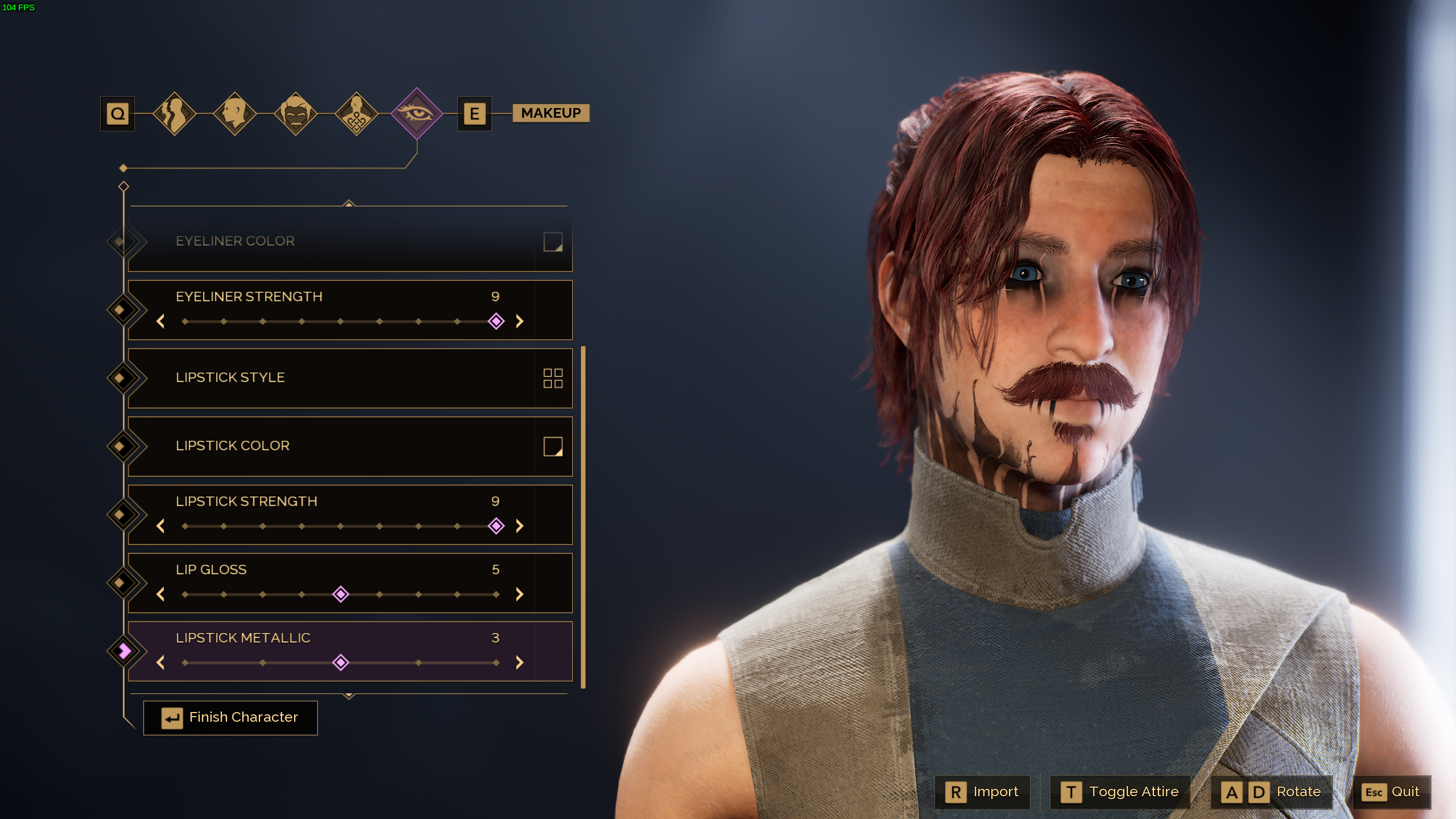Select the eye makeup tab
The height and width of the screenshot is (819, 1456).
click(417, 114)
